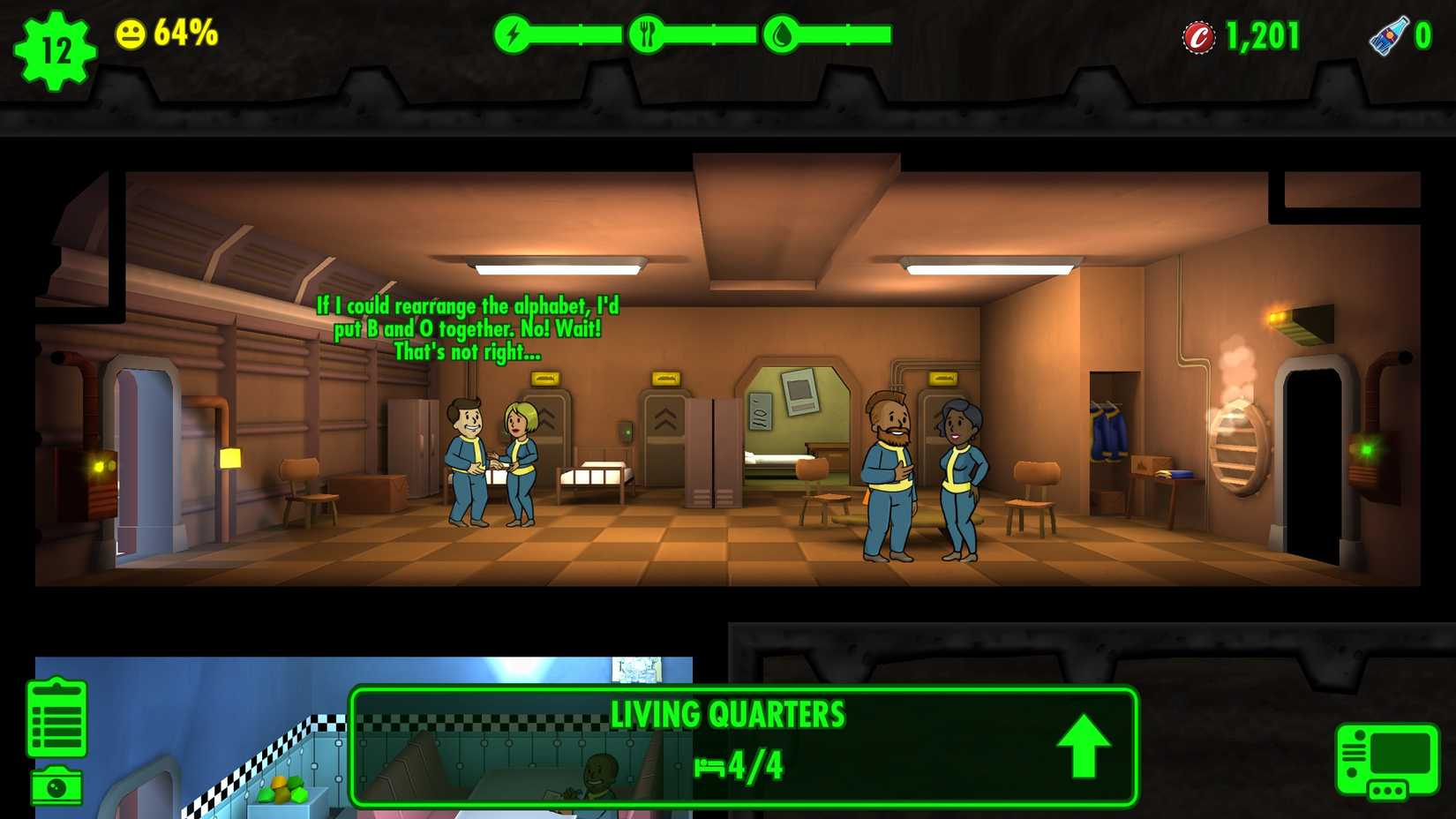Open the Living Quarters banner label
The image size is (1456, 819).
(730, 715)
